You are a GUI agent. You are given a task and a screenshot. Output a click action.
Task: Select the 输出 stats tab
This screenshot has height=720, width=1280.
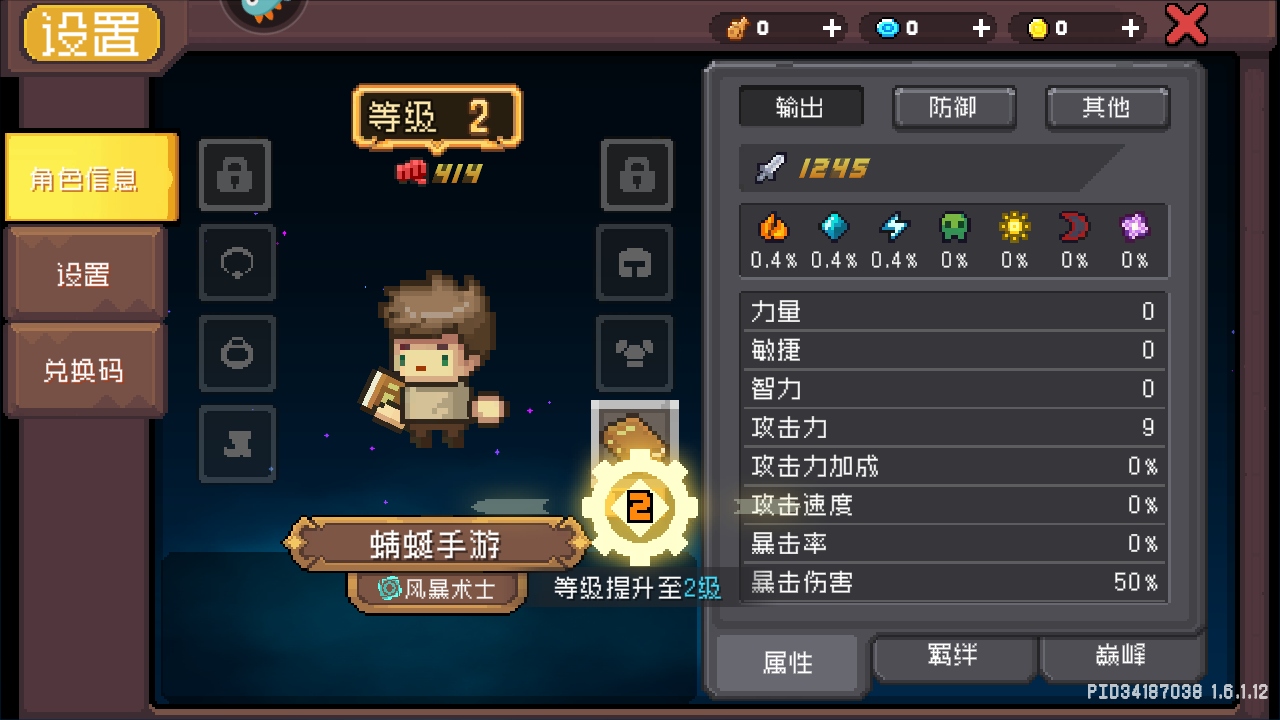coord(800,108)
